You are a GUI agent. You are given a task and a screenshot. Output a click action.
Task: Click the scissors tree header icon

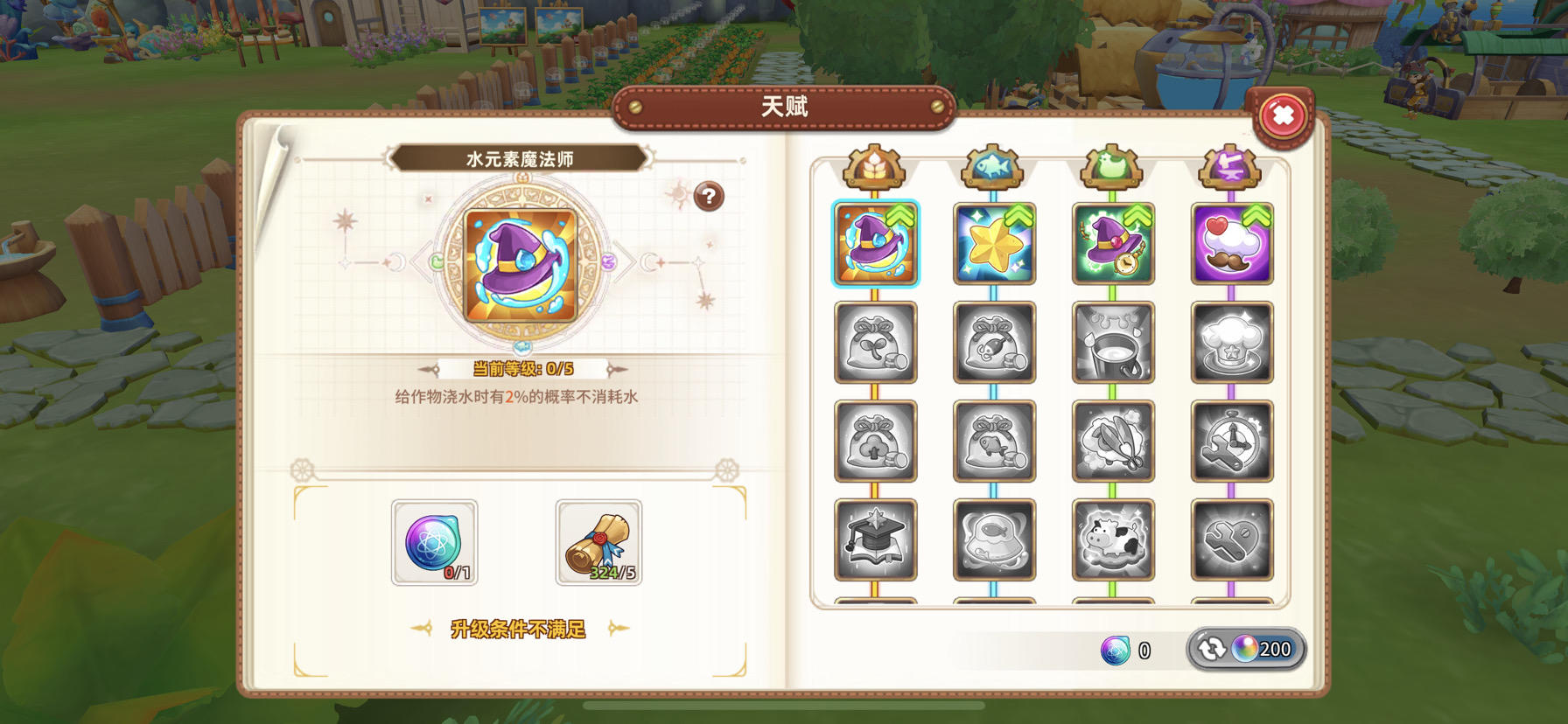click(x=1230, y=169)
